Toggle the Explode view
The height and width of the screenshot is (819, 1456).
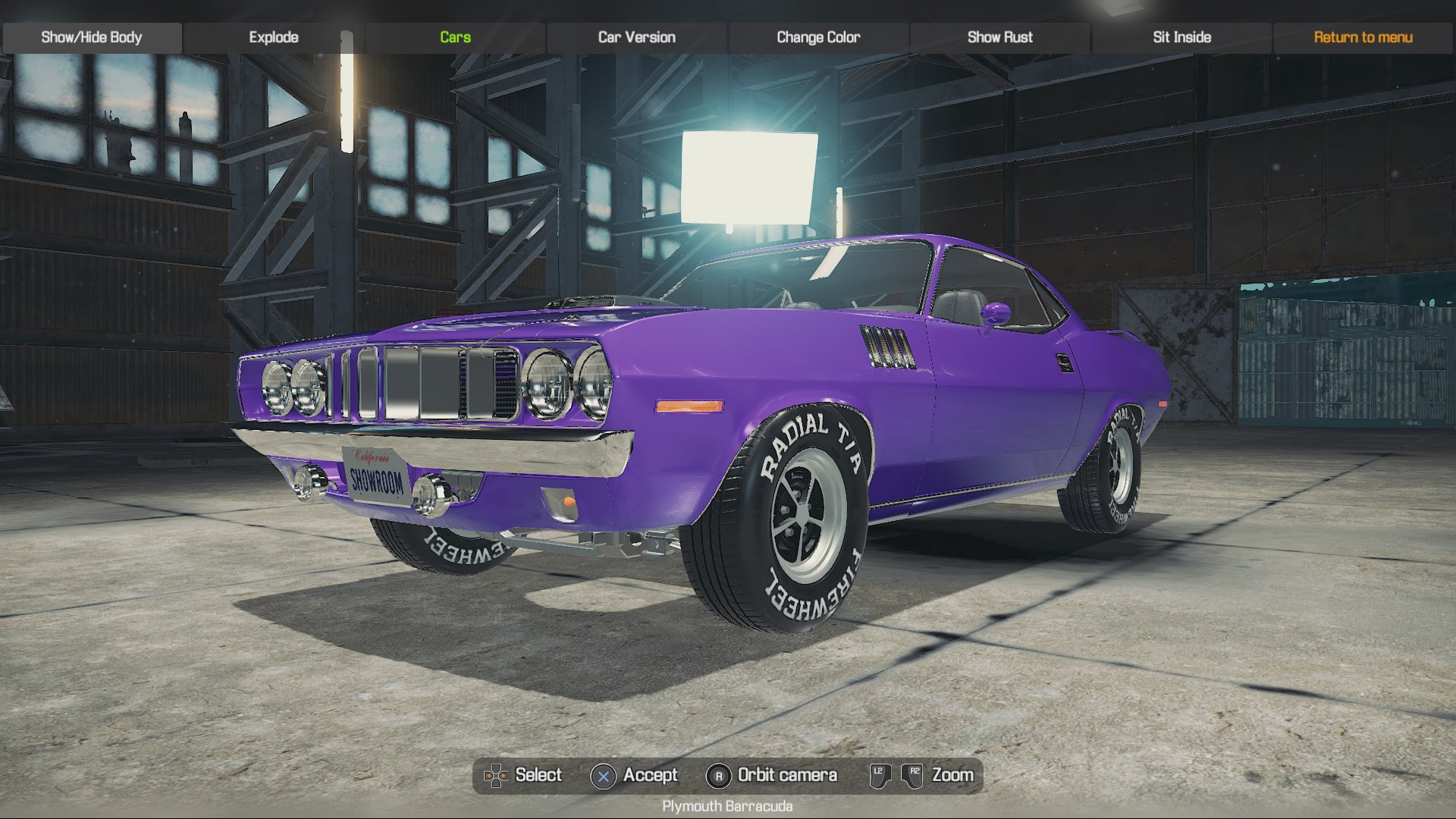(275, 36)
